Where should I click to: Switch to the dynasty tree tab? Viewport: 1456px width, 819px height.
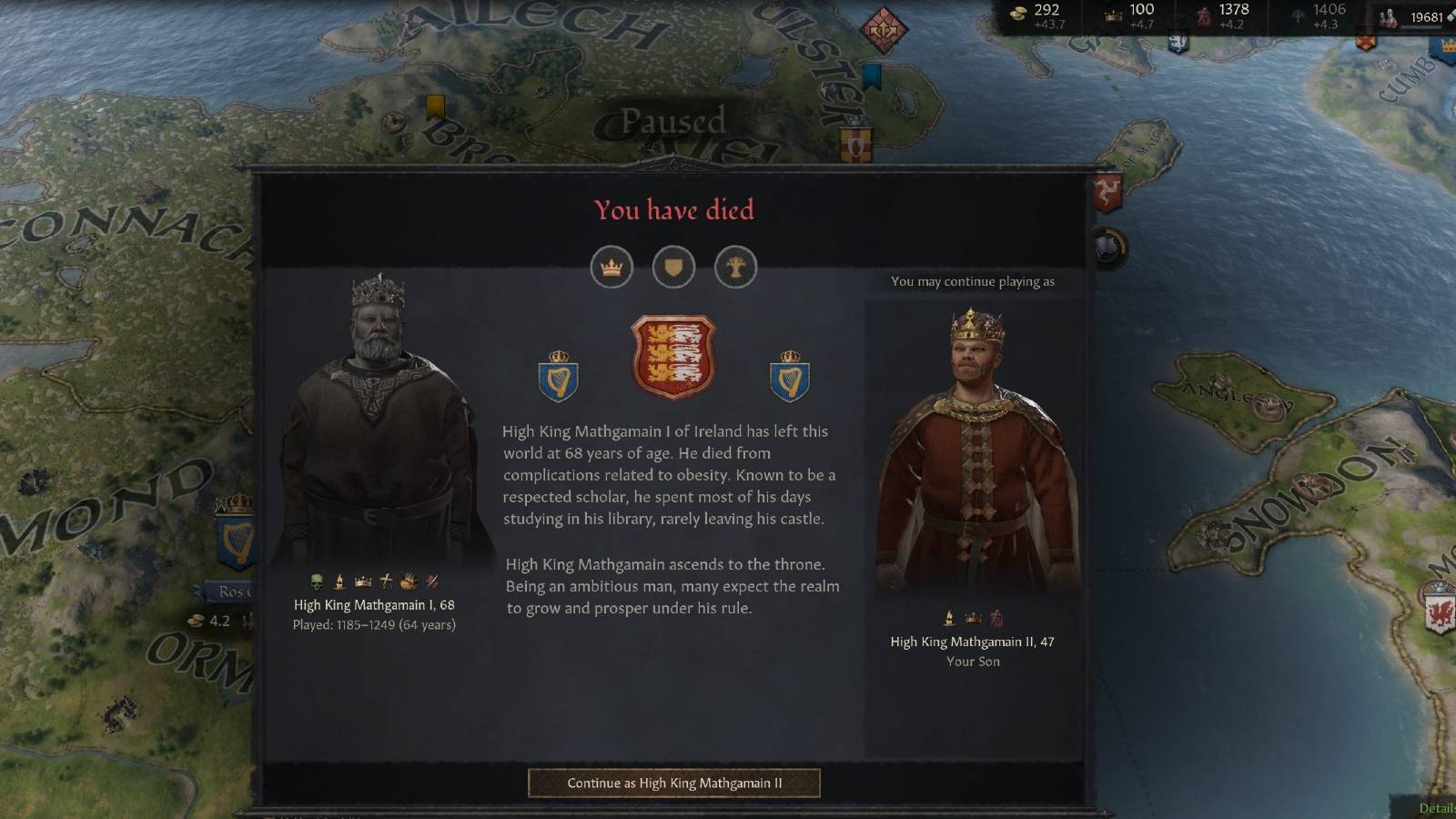pyautogui.click(x=736, y=268)
